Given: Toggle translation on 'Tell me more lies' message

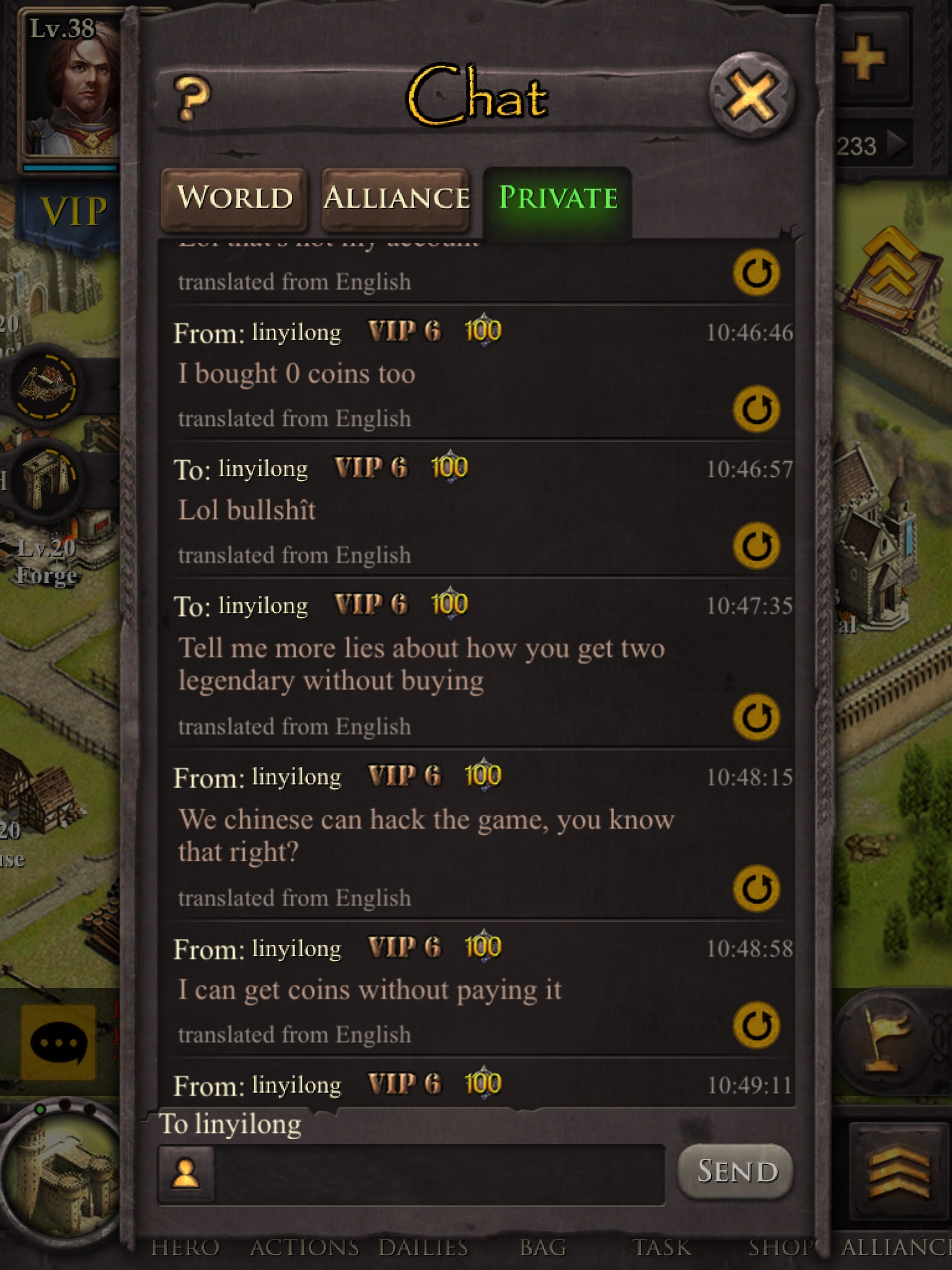Looking at the screenshot, I should (x=756, y=717).
